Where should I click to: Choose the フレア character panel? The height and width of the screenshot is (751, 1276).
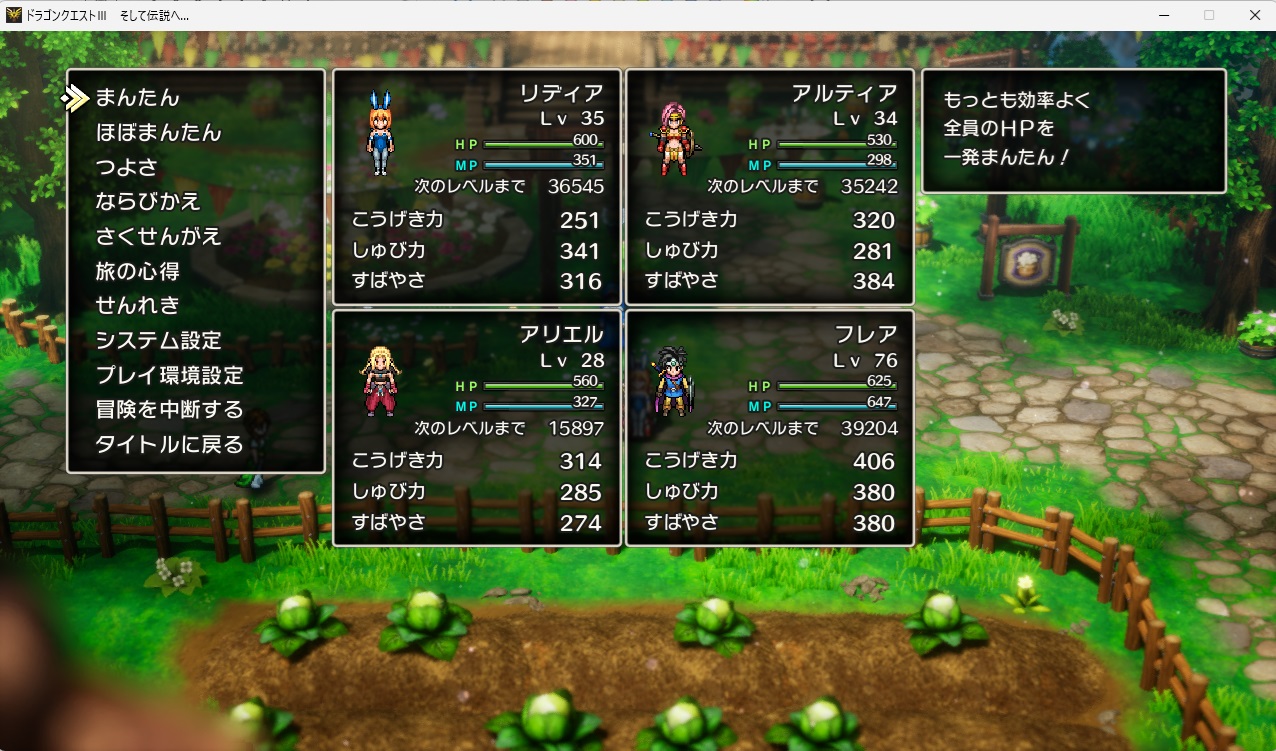tap(770, 428)
